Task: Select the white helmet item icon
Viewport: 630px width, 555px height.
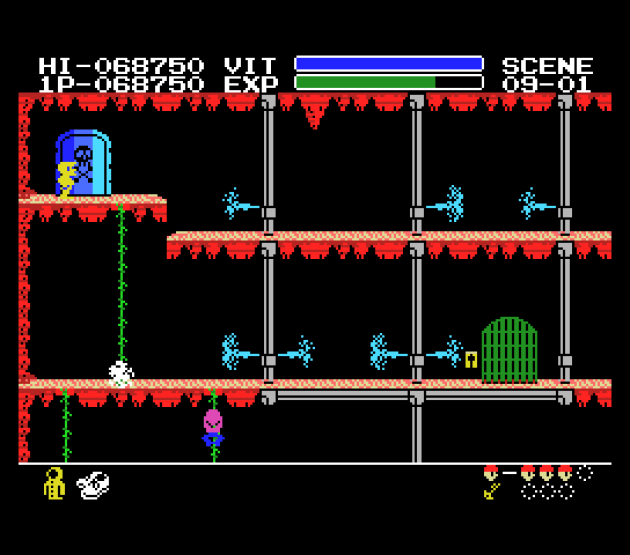Action: [x=92, y=484]
